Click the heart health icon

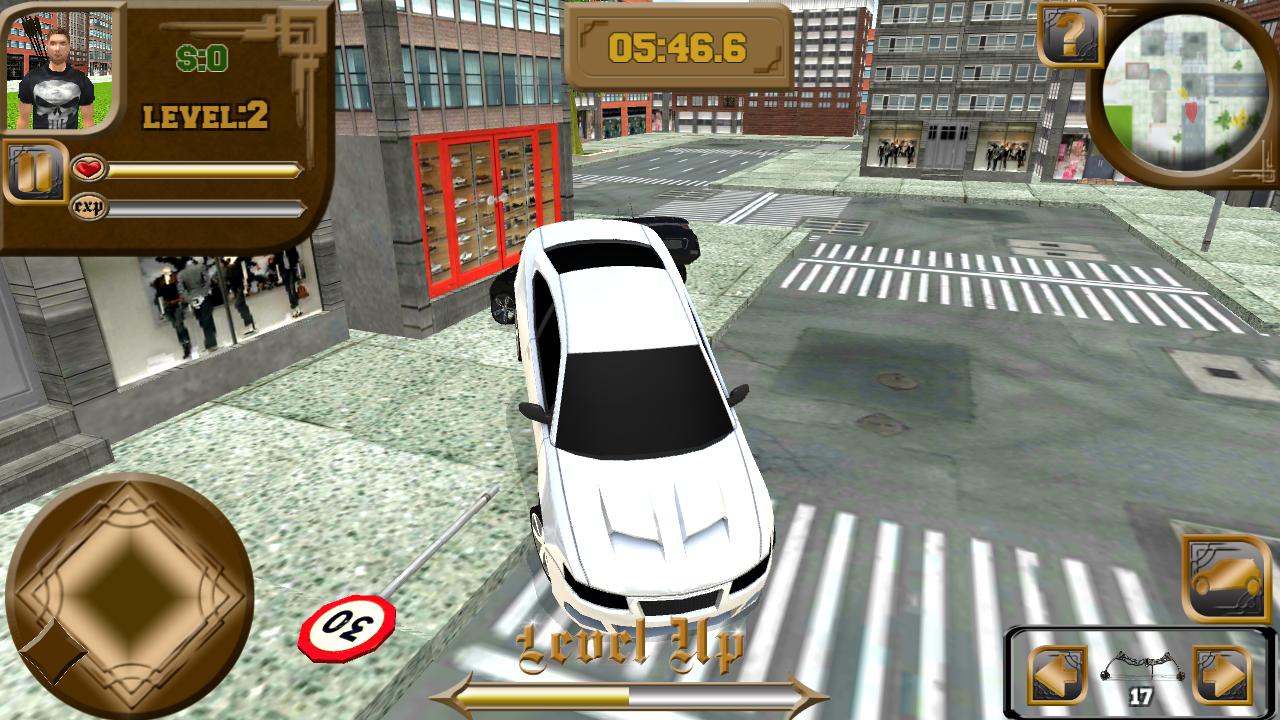coord(90,169)
